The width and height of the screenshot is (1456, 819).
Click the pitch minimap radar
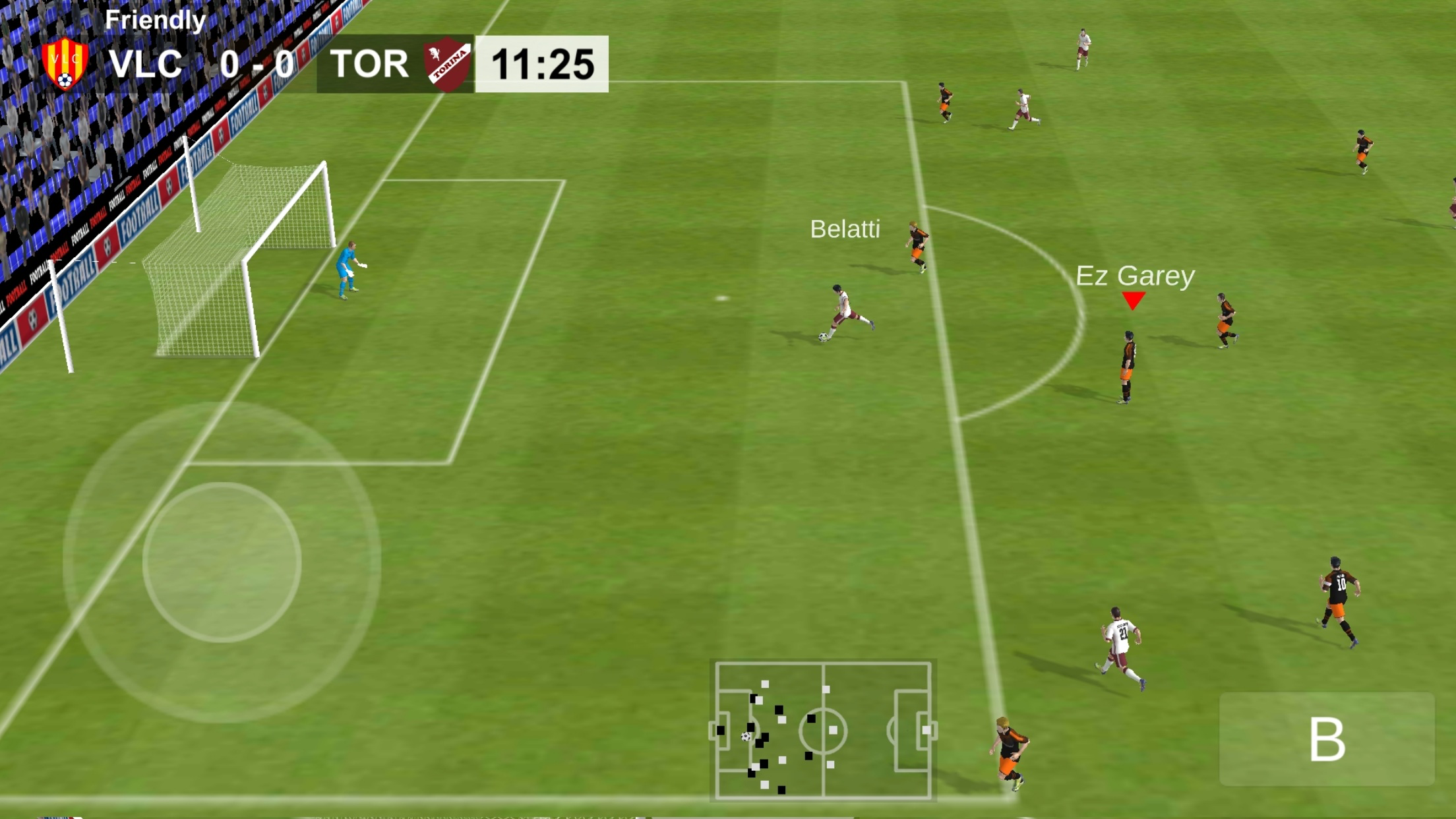[x=823, y=731]
